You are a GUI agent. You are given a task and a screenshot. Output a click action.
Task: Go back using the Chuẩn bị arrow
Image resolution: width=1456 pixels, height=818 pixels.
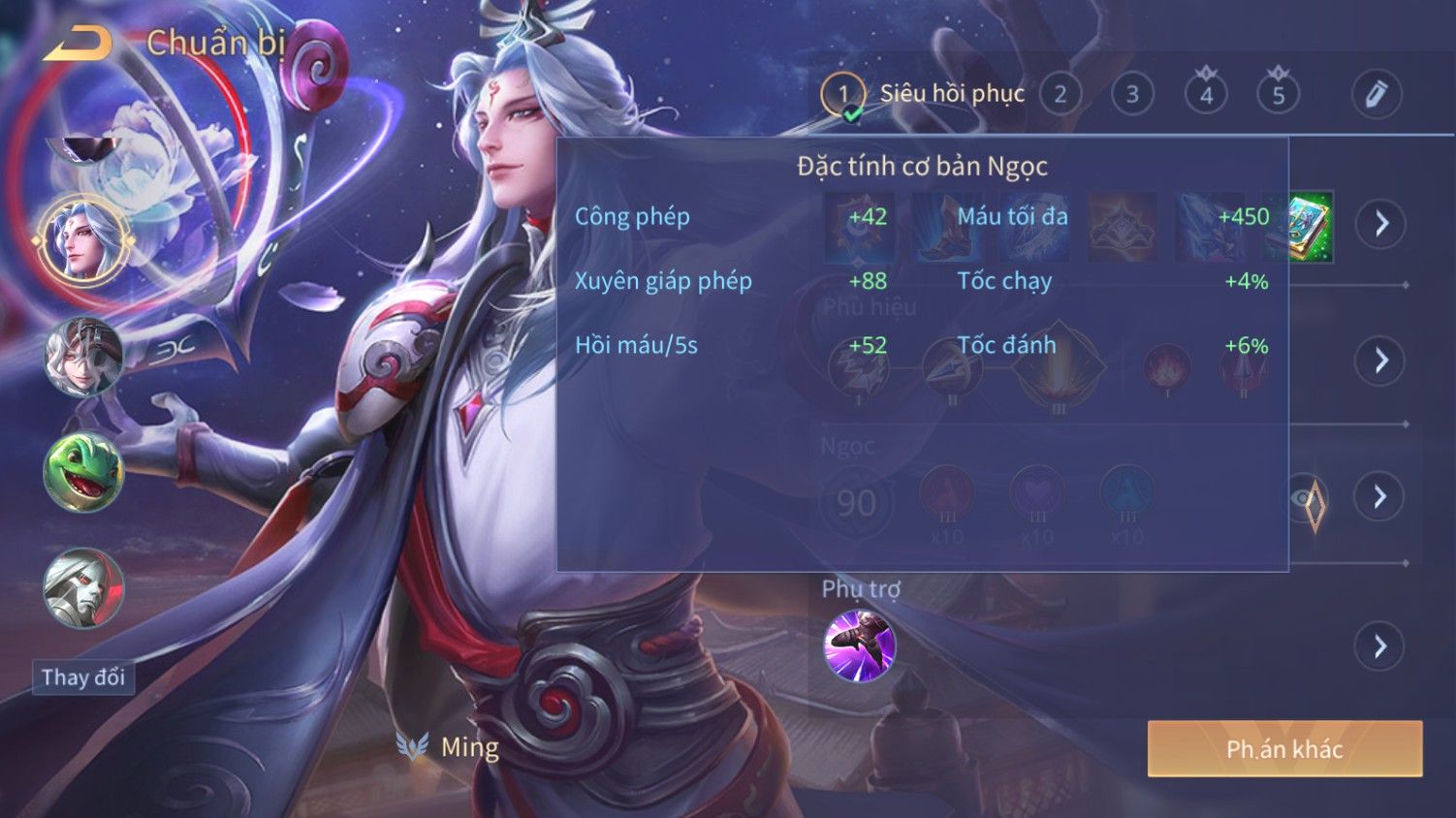click(78, 44)
